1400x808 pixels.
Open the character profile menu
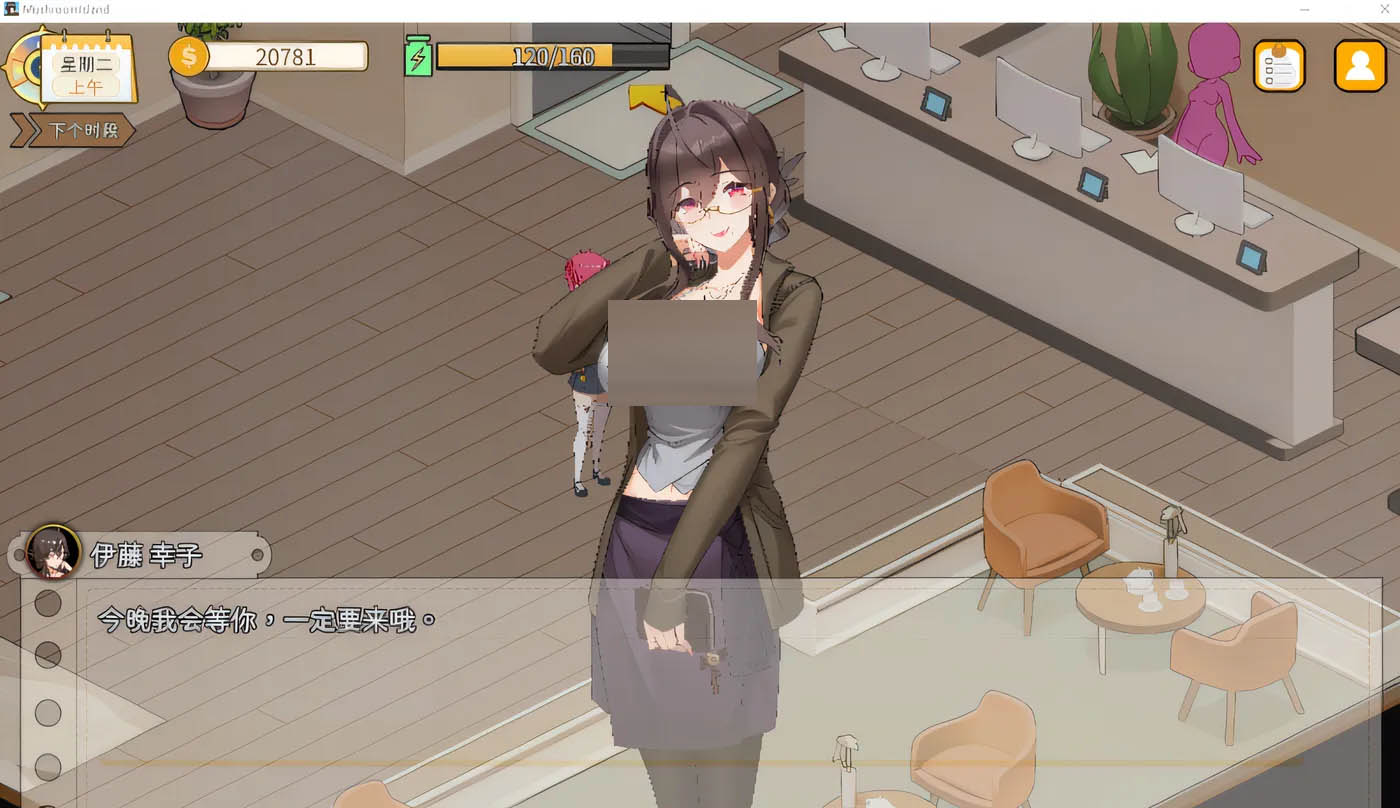coord(1359,66)
